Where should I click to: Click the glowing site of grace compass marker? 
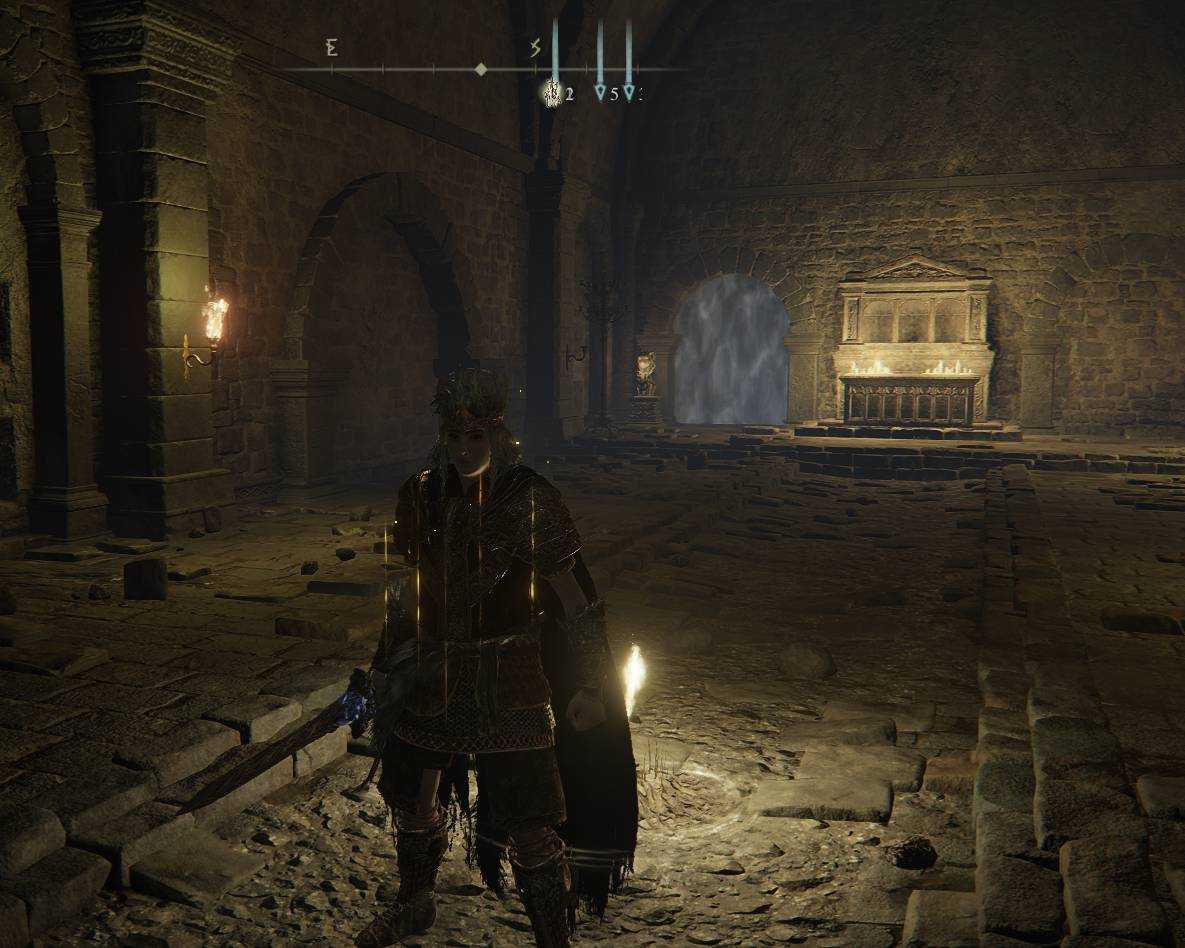[x=551, y=93]
